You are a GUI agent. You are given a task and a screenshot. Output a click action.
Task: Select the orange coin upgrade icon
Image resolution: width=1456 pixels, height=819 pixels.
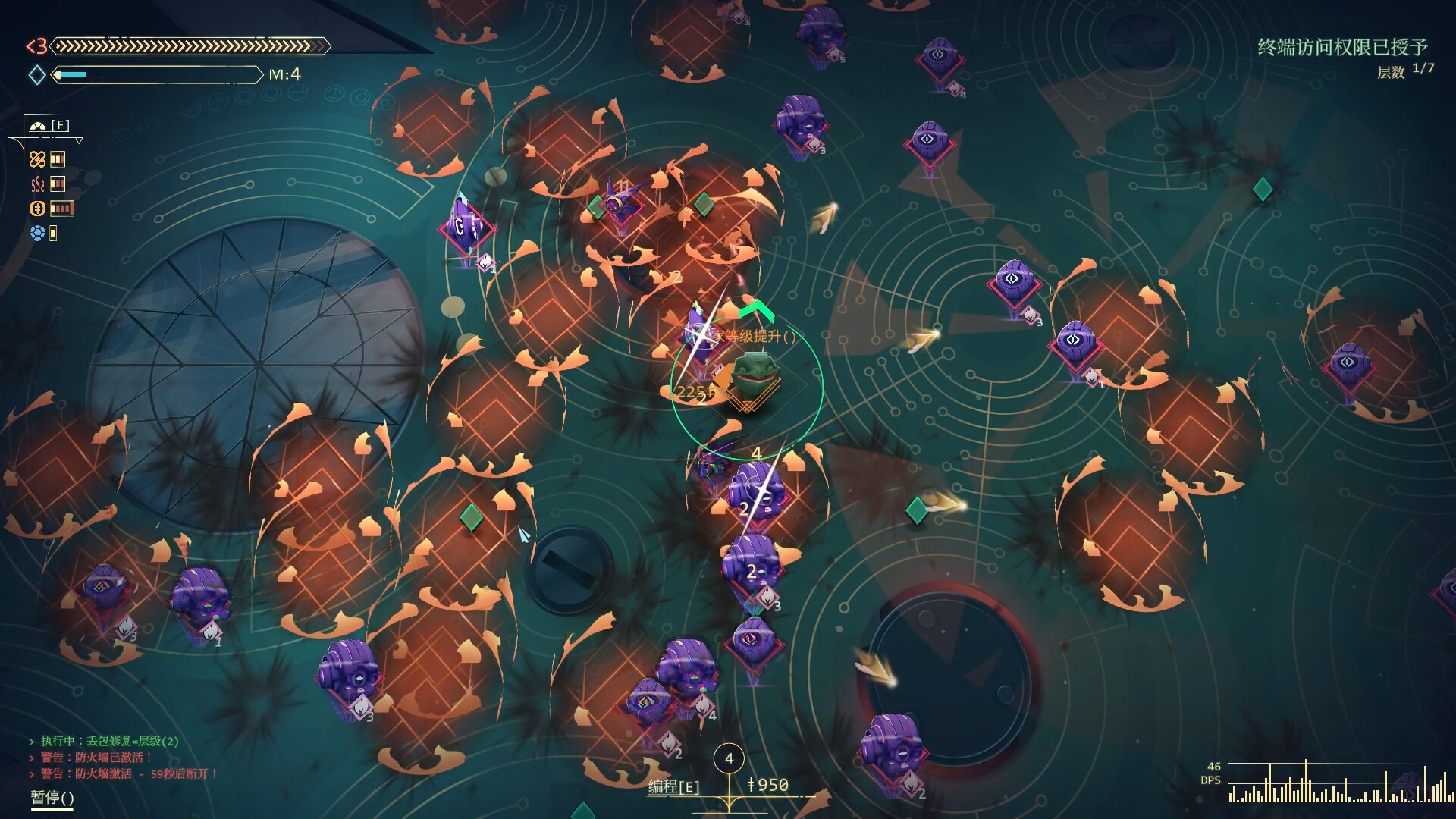point(37,209)
